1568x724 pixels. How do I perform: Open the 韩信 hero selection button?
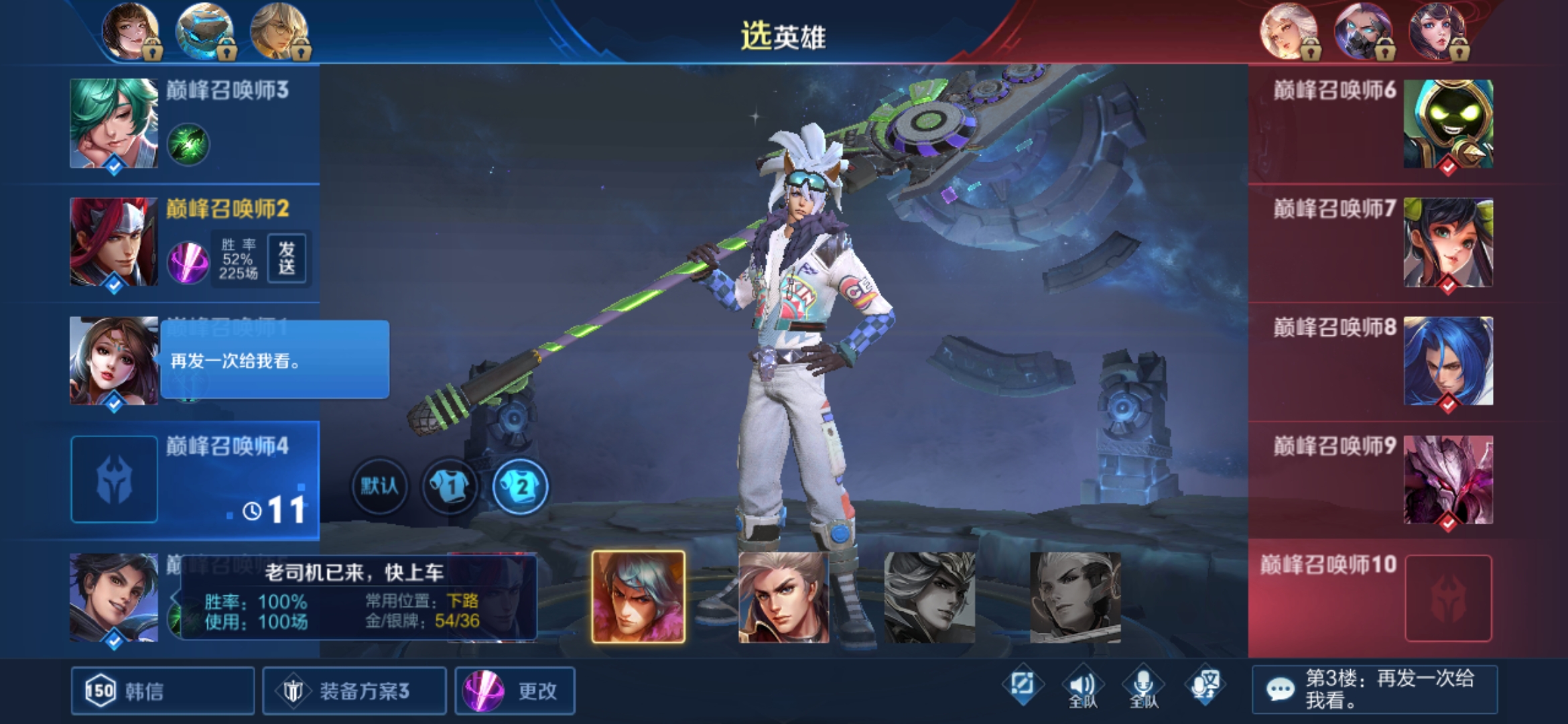tap(162, 690)
